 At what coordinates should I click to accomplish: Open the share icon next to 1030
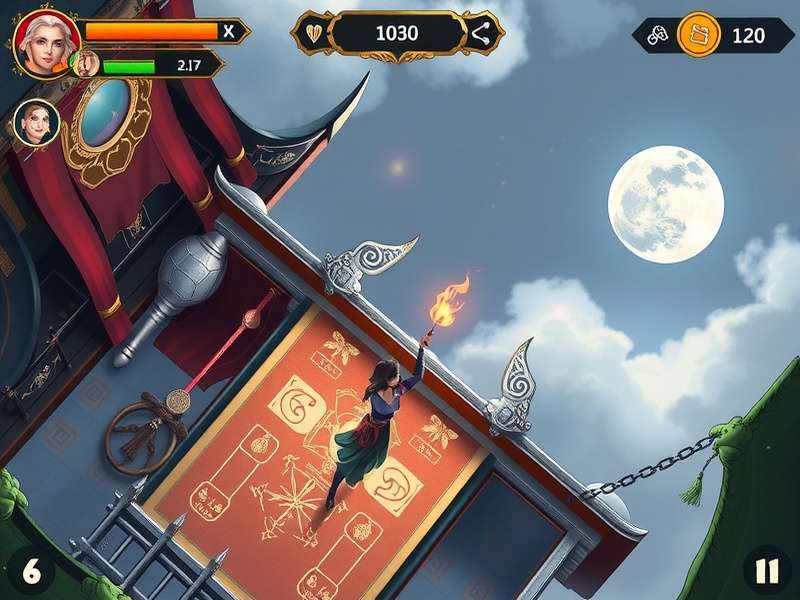[x=482, y=34]
